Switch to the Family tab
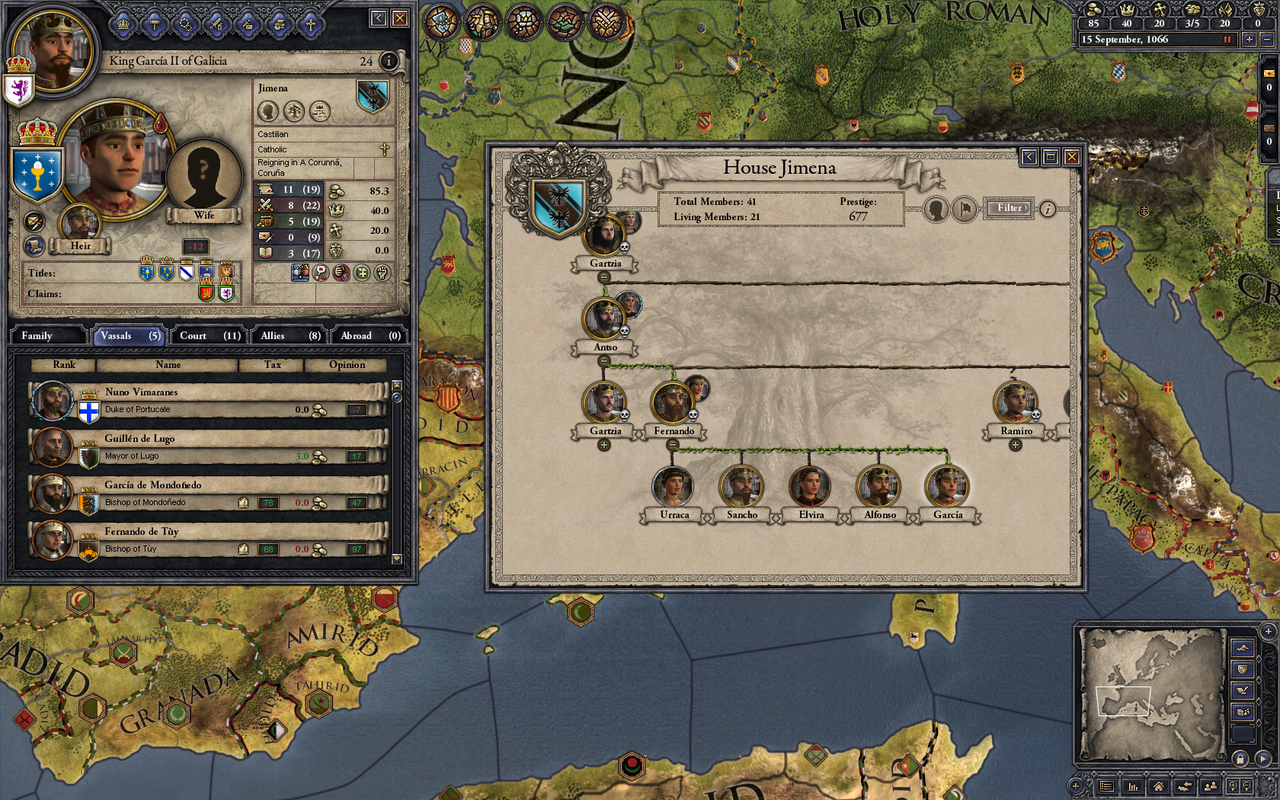 coord(48,336)
